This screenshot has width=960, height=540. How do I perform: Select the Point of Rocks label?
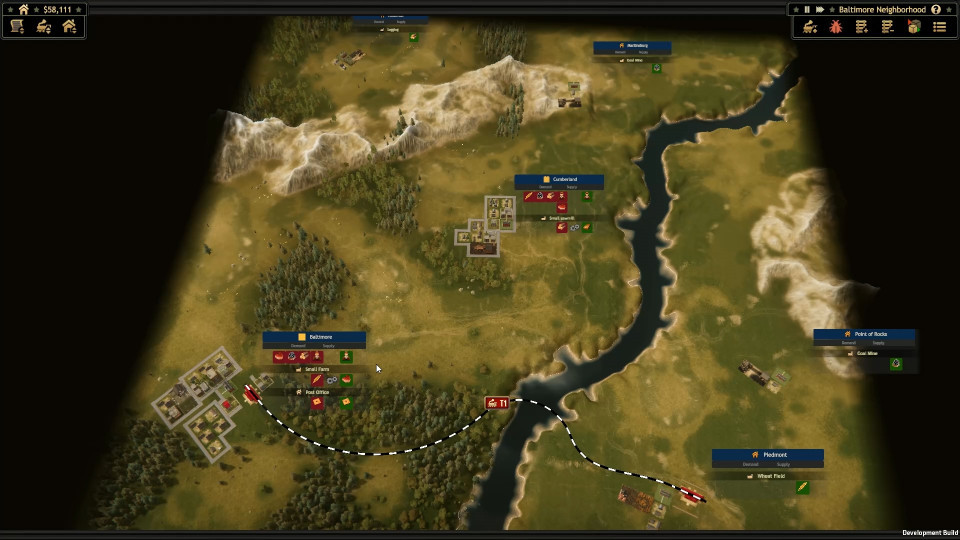tap(865, 334)
